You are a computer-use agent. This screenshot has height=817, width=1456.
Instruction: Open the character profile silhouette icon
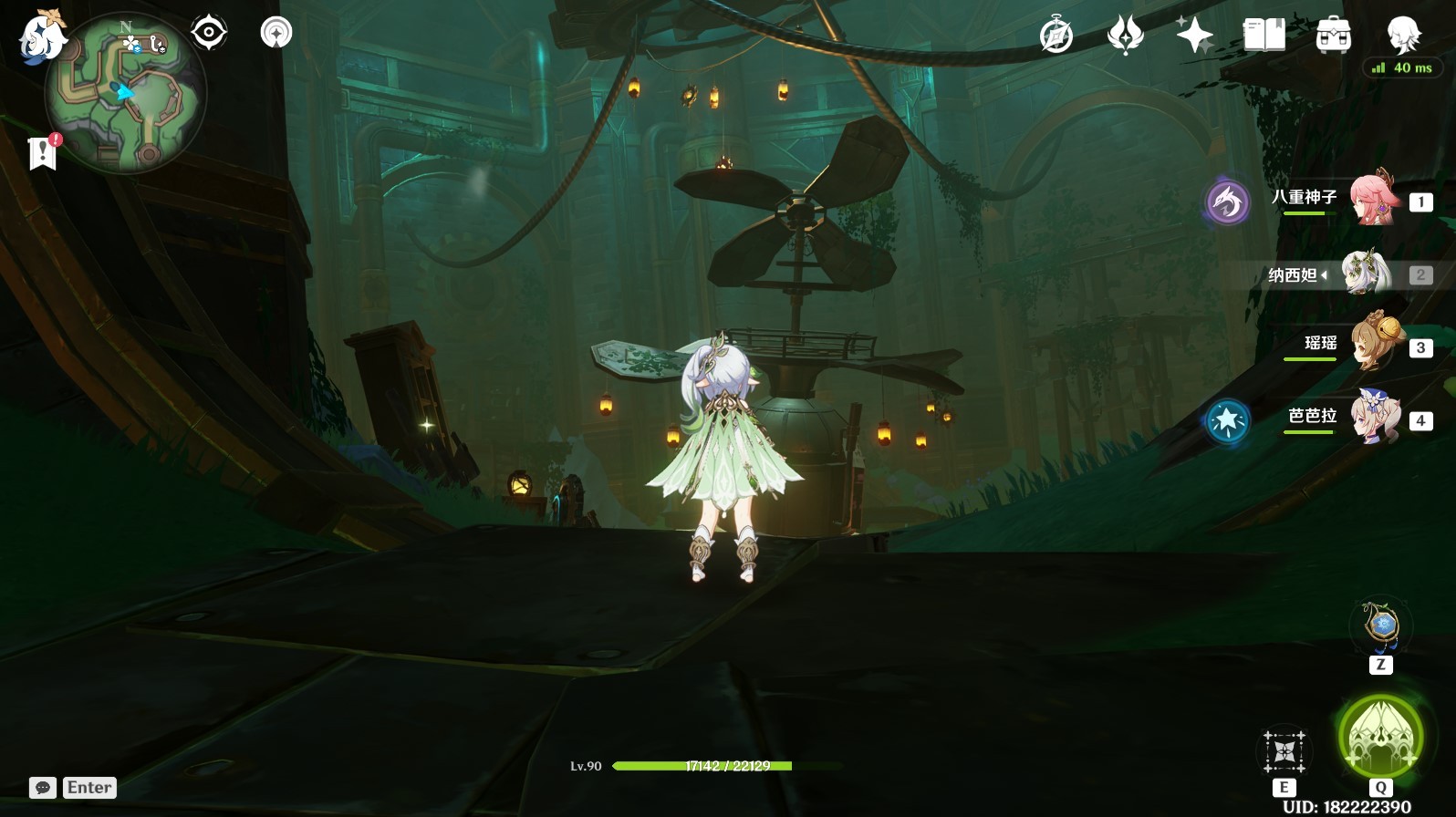tap(1402, 36)
